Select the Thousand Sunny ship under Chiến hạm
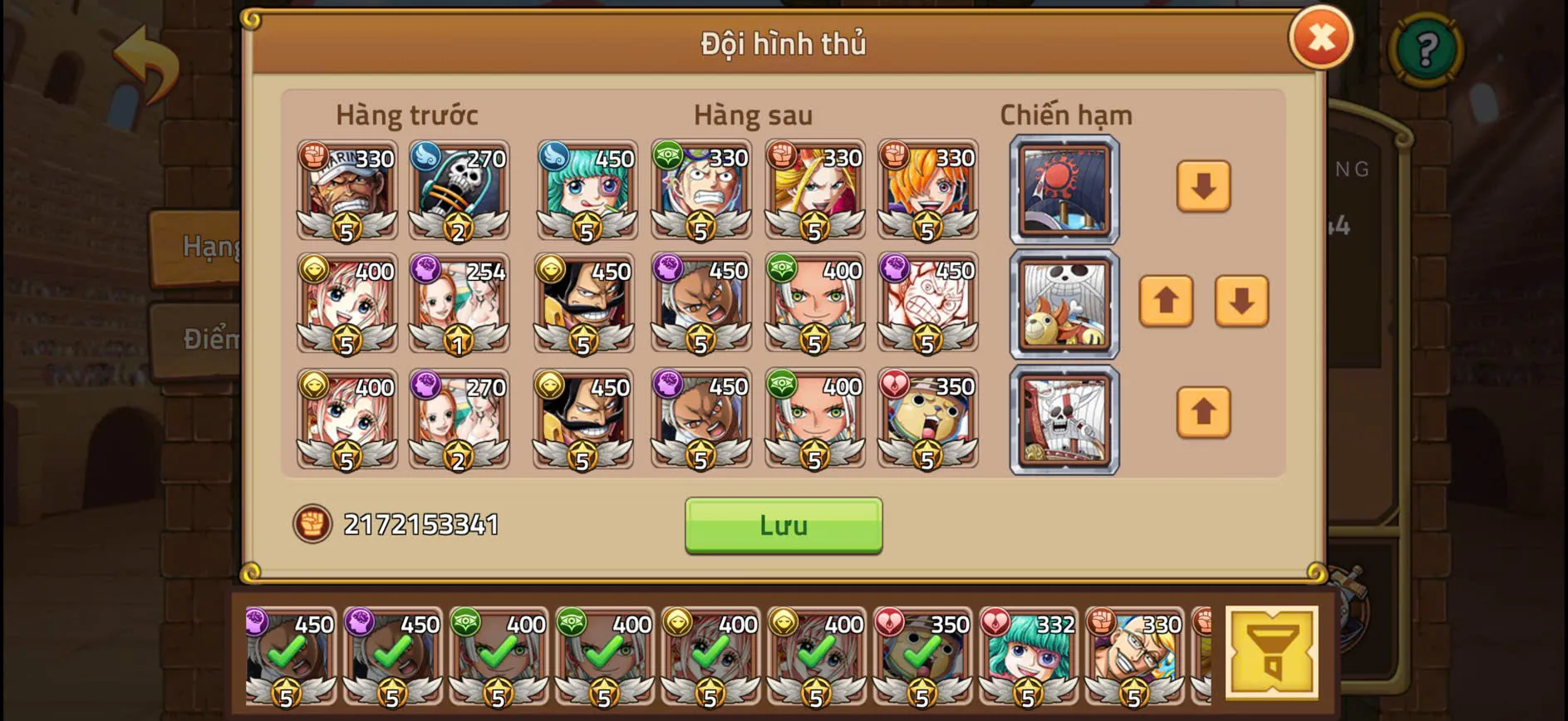The image size is (1568, 721). pyautogui.click(x=1064, y=305)
